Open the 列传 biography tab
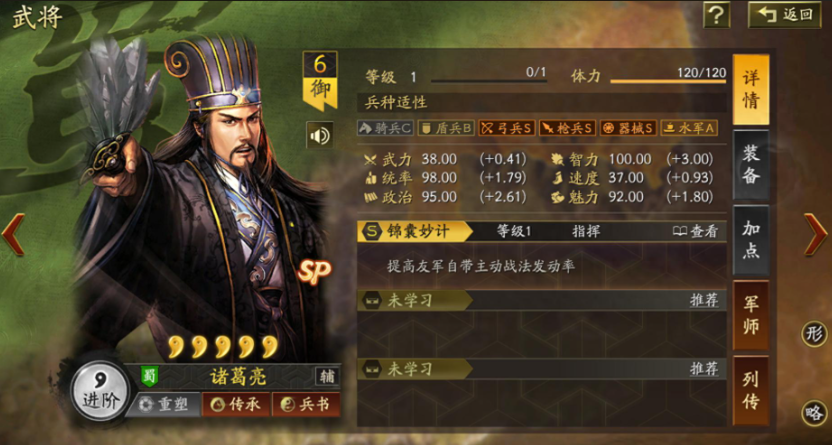The width and height of the screenshot is (832, 445). point(750,391)
